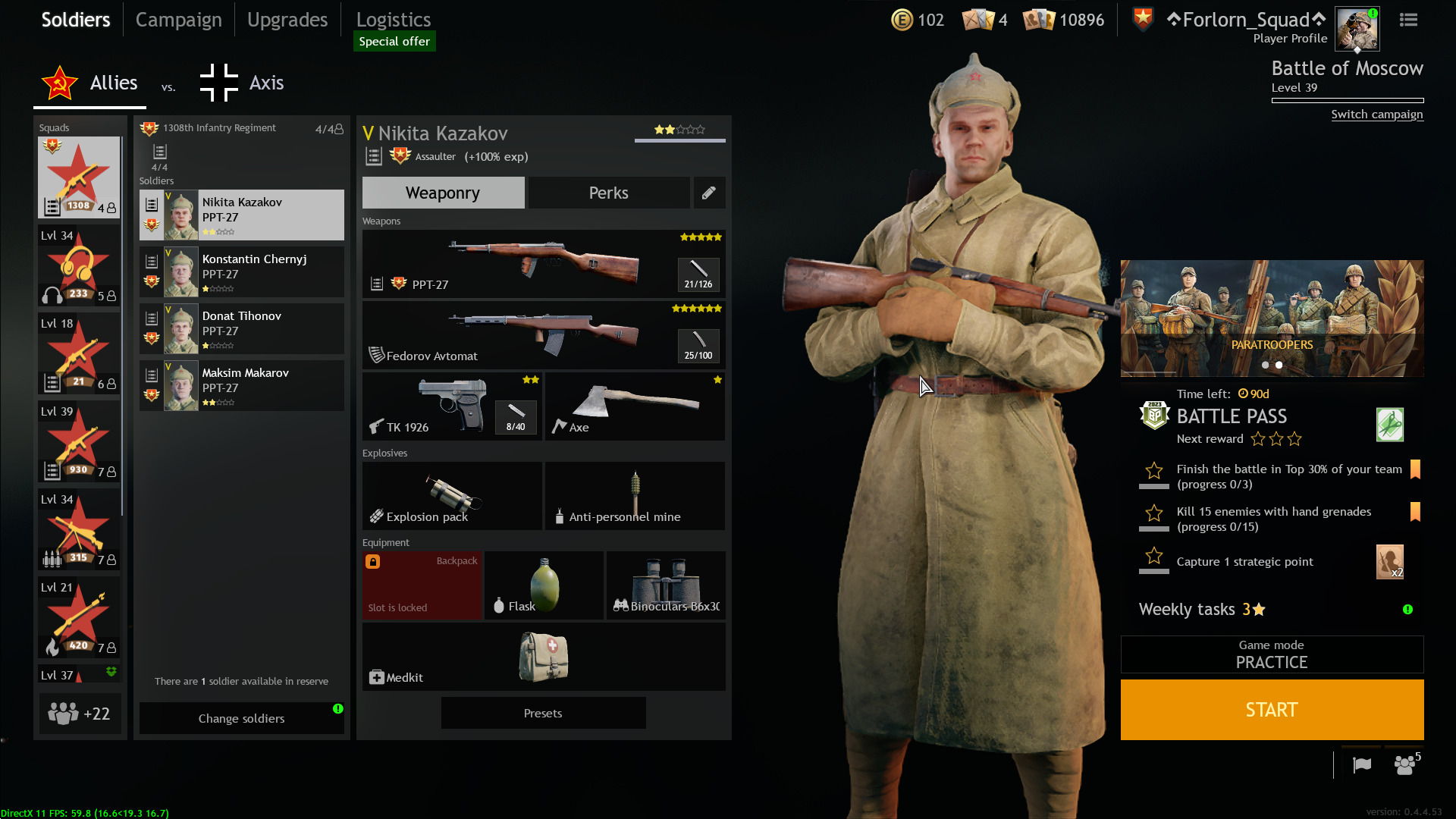The width and height of the screenshot is (1456, 819).
Task: Open Switch campaign link
Action: [x=1377, y=114]
